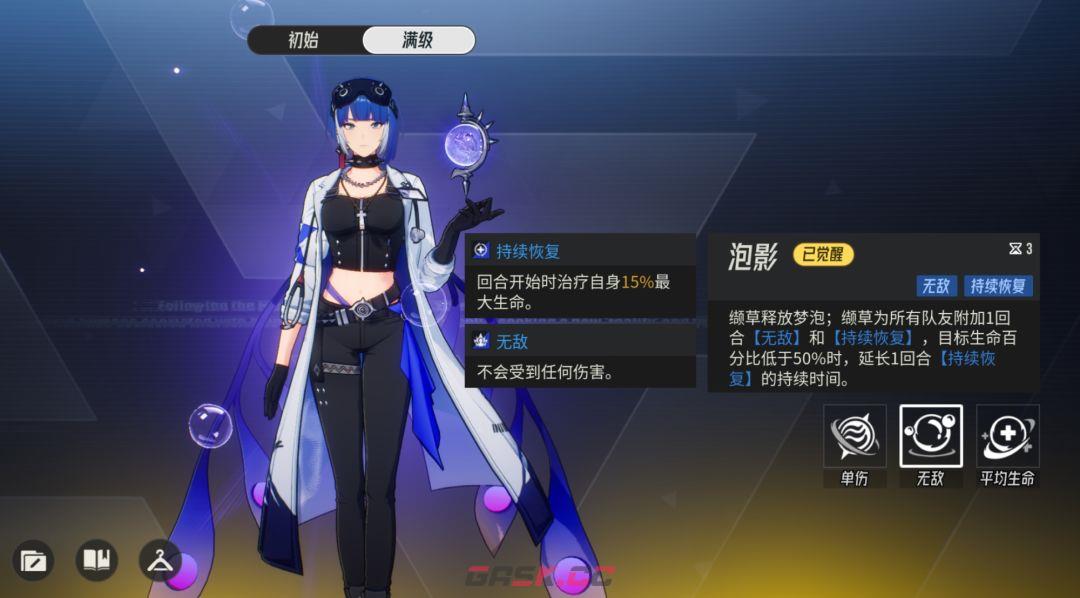Click the 无敌 keyword tag in skill panel
Image resolution: width=1080 pixels, height=598 pixels.
936,286
